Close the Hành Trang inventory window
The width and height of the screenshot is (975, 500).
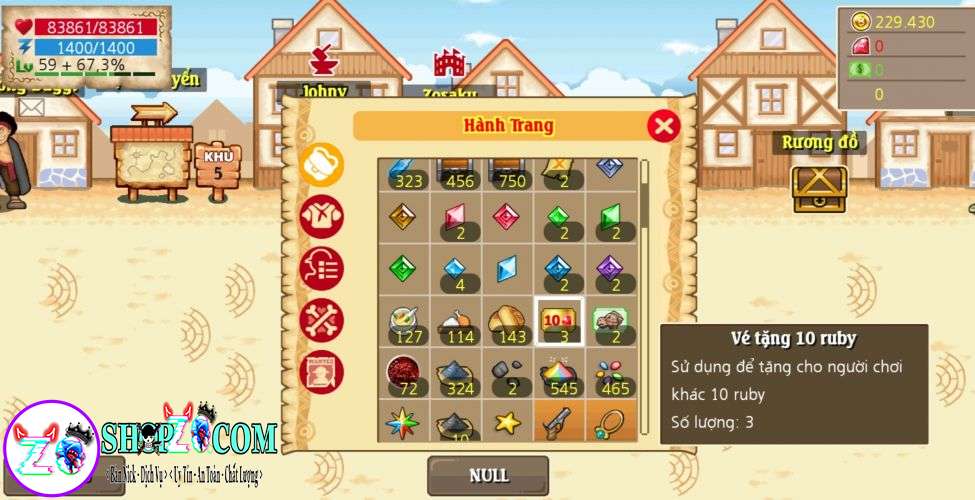coord(663,126)
